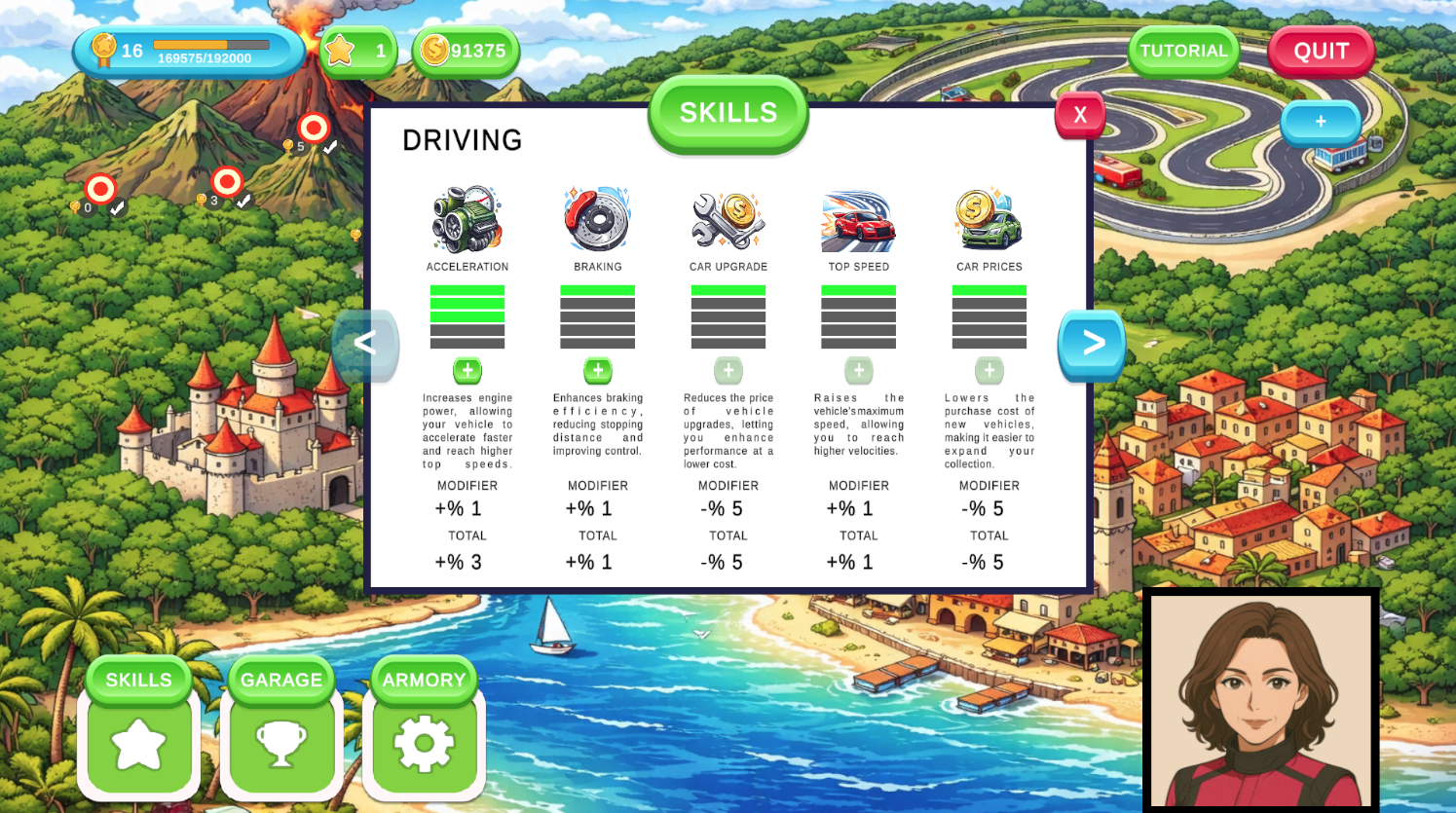This screenshot has height=813, width=1456.
Task: Select the level 5 map marker on the volcano
Action: [x=314, y=129]
